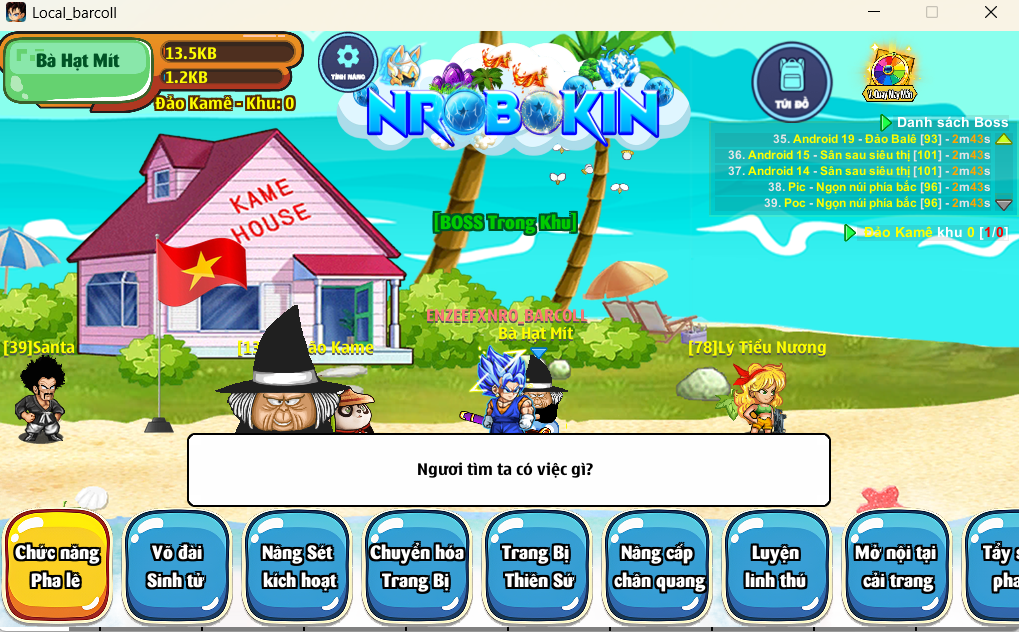
Task: Click the boss list up arrow
Action: pyautogui.click(x=1004, y=139)
